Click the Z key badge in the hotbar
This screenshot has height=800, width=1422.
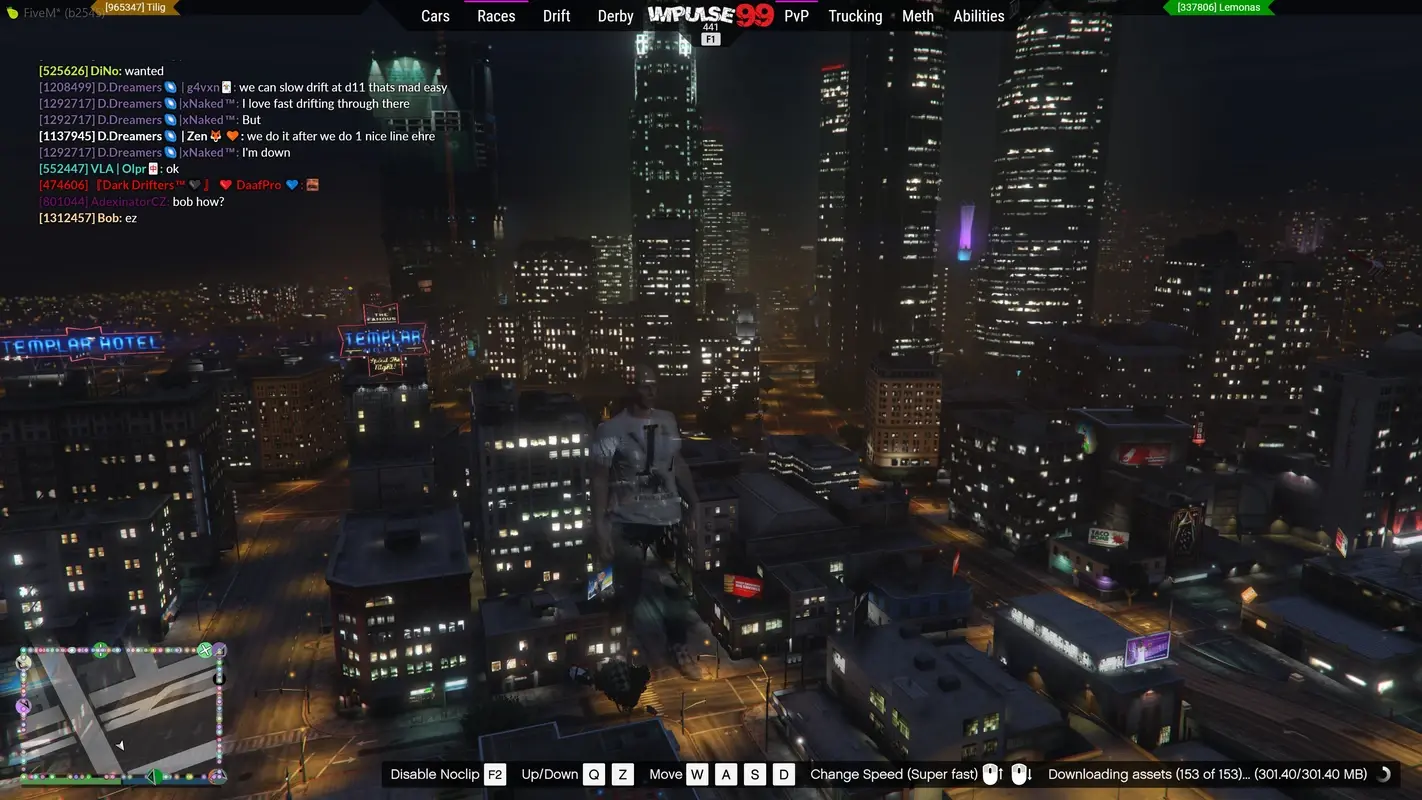[x=622, y=774]
